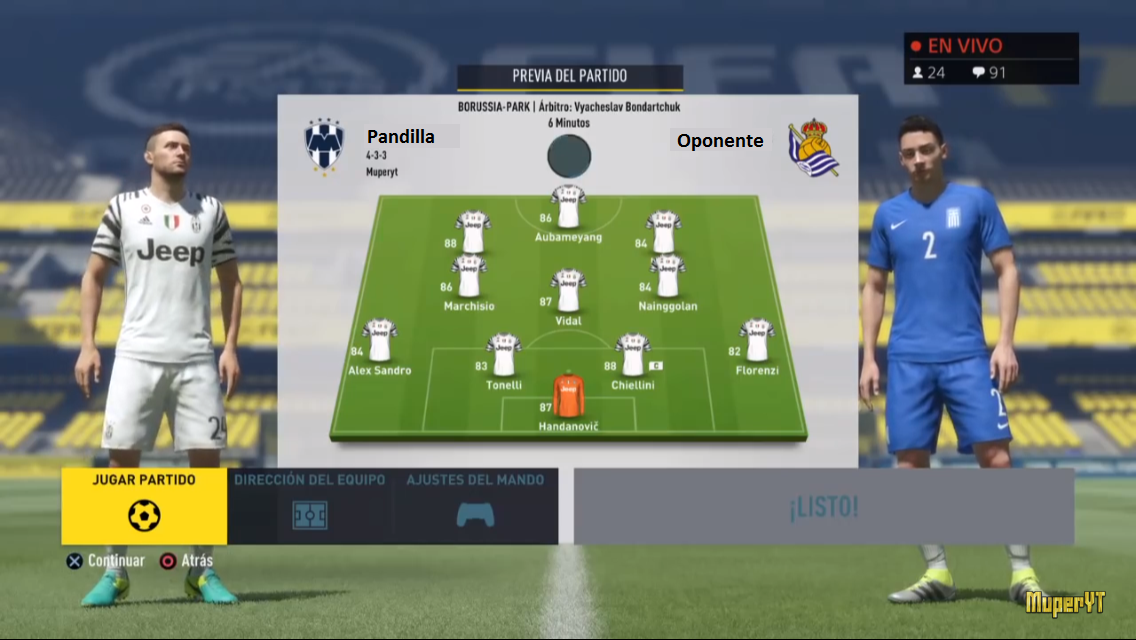
Task: Pick right back Florenzi
Action: [757, 341]
